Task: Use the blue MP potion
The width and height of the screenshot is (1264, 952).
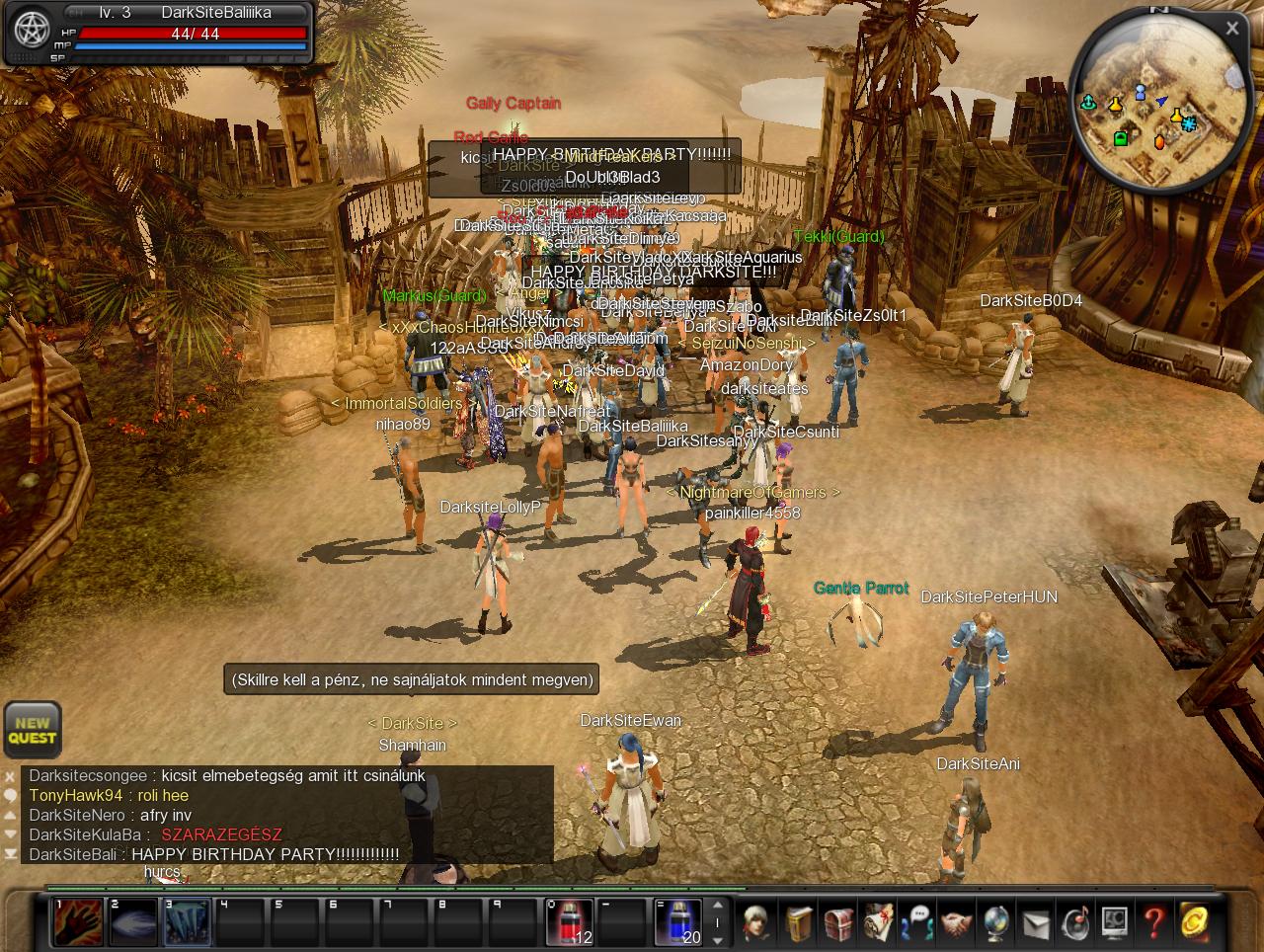Action: 677,921
